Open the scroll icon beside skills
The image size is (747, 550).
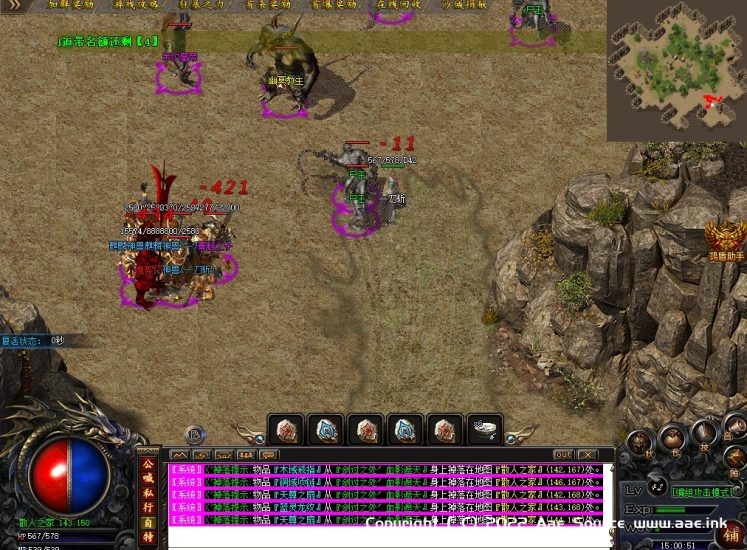coord(735,431)
